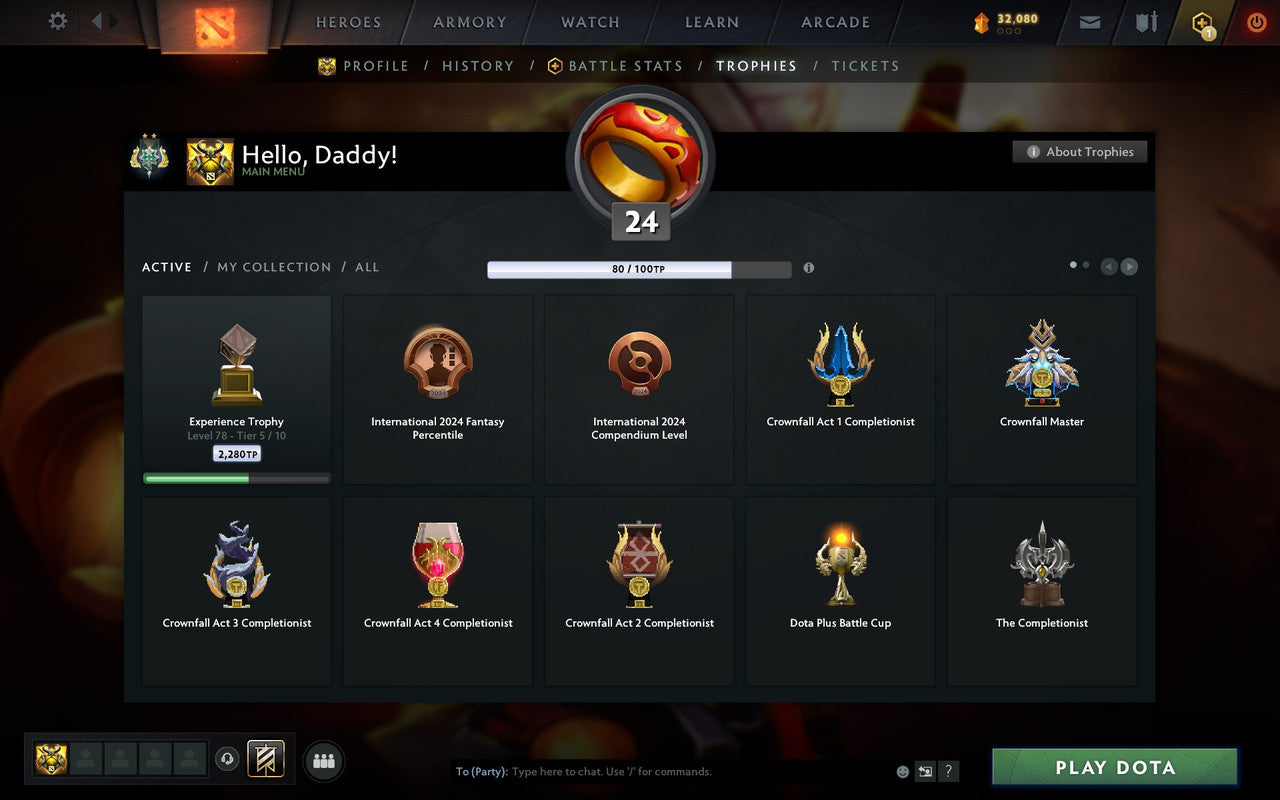Click the back navigation chevron
Viewport: 1280px width, 800px height.
(x=97, y=22)
